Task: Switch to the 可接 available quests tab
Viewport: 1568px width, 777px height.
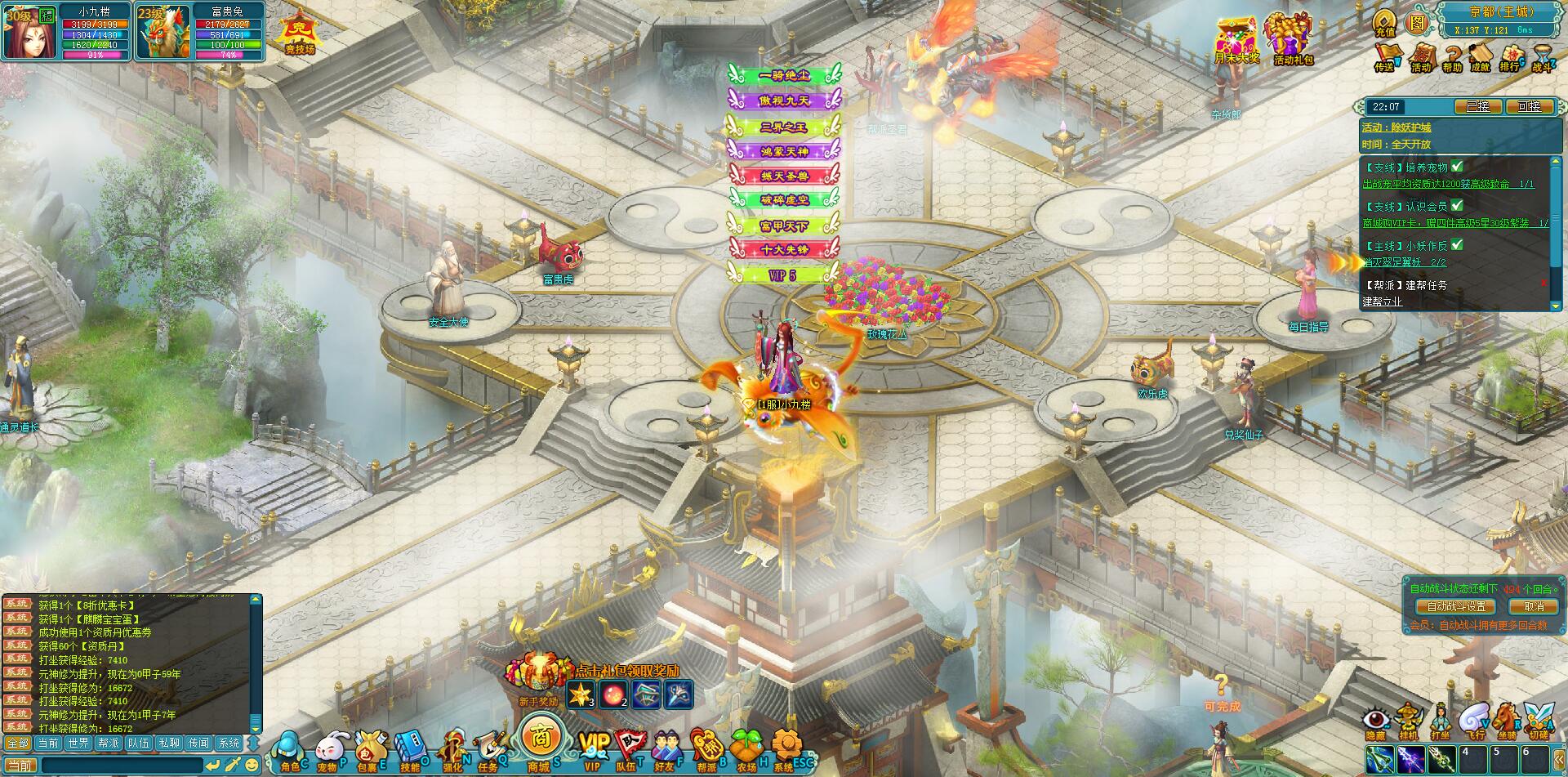Action: point(1529,106)
